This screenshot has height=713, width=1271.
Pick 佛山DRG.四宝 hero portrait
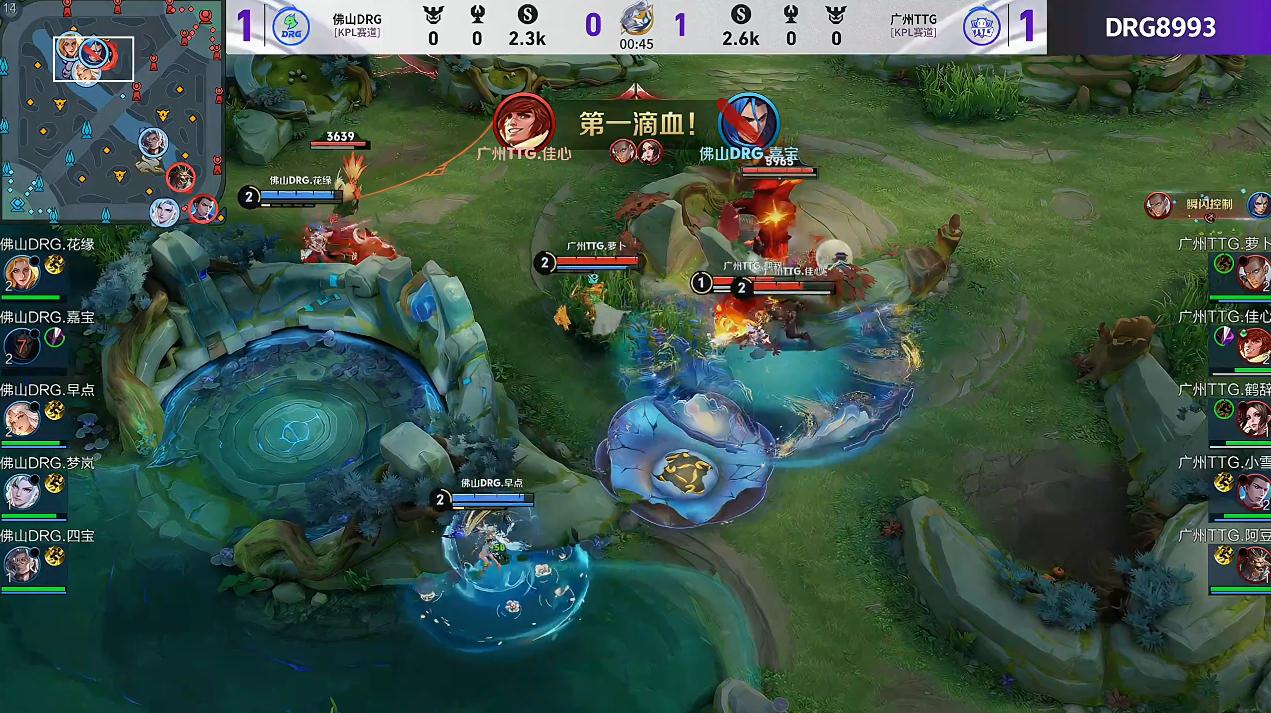[20, 564]
